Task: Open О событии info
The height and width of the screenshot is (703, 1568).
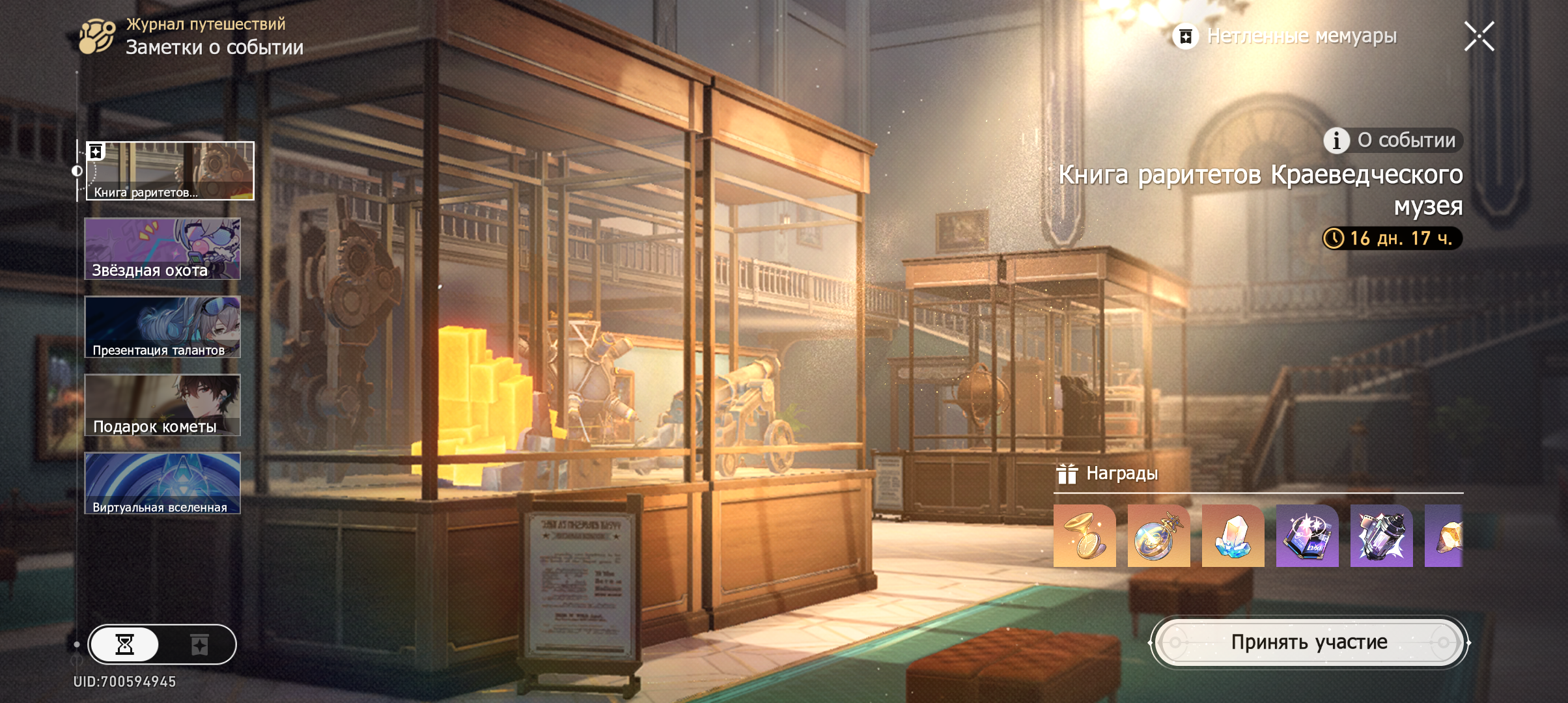Action: [x=1393, y=140]
